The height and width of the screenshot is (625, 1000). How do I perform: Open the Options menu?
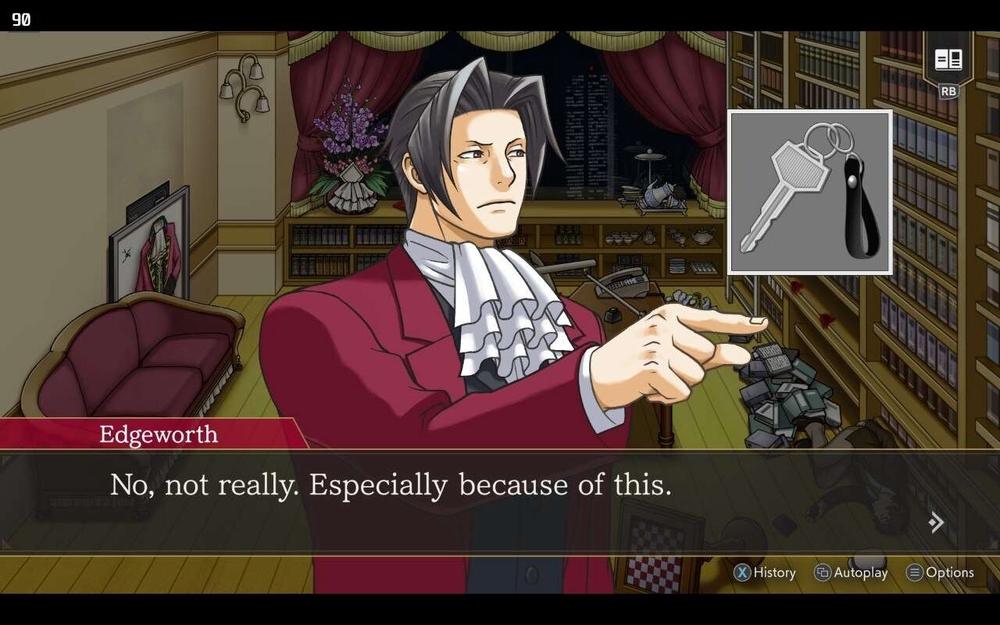pyautogui.click(x=940, y=573)
